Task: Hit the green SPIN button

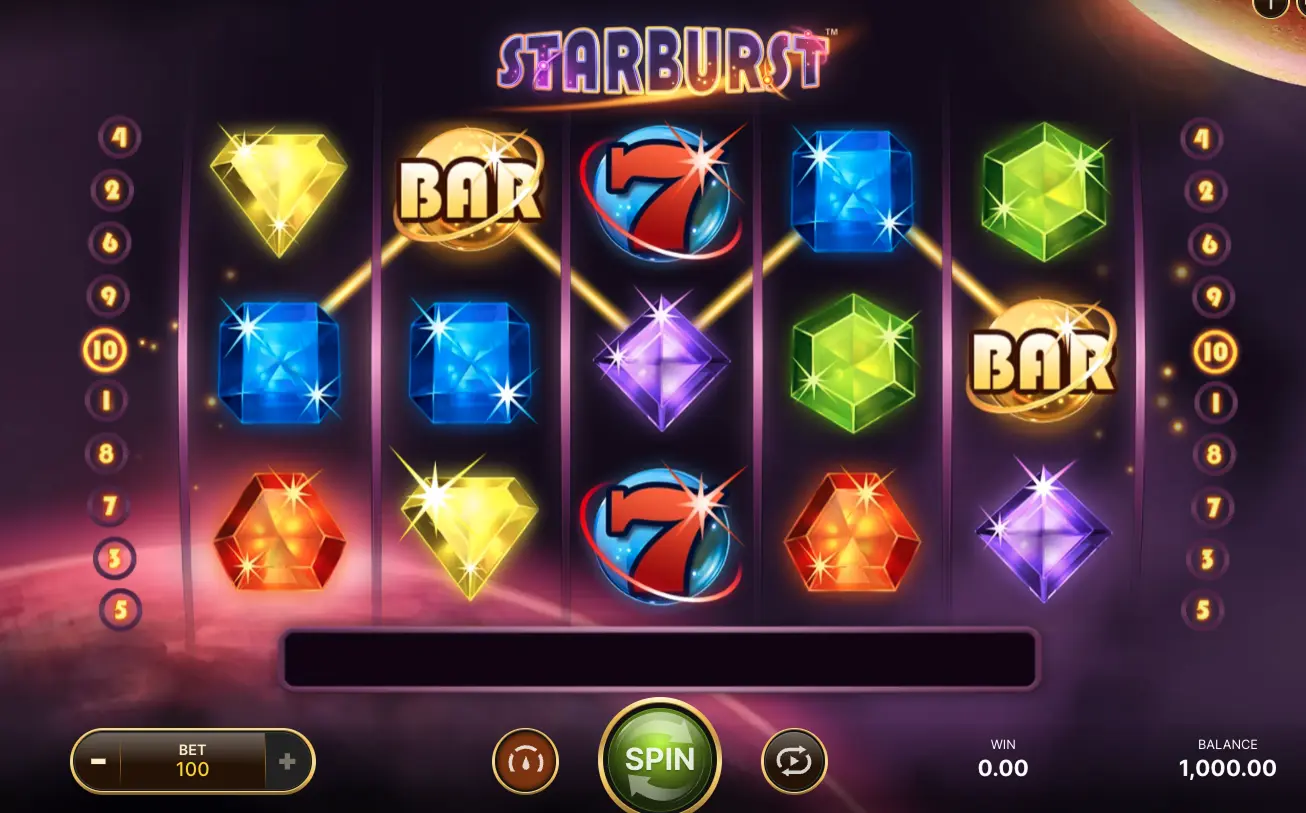Action: pyautogui.click(x=659, y=759)
